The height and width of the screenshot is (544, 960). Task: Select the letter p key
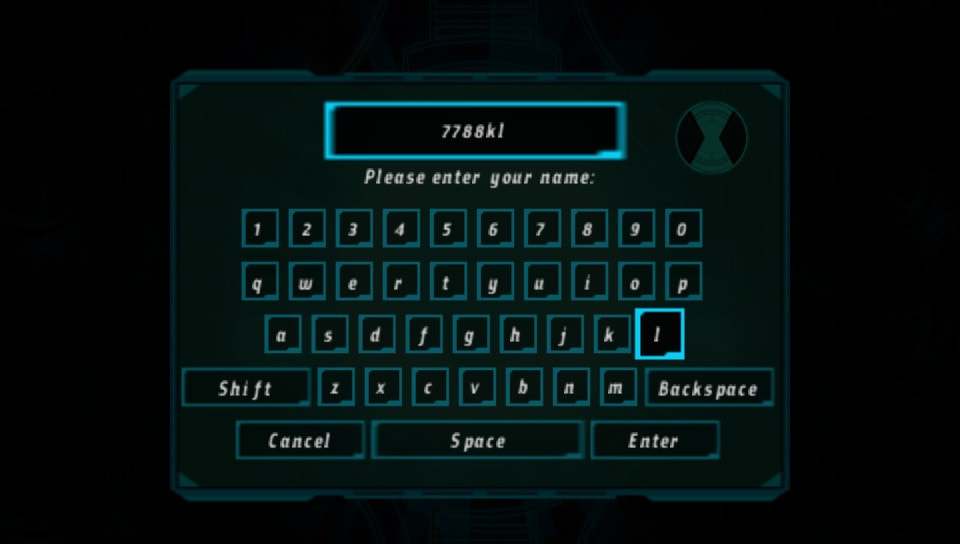[682, 282]
